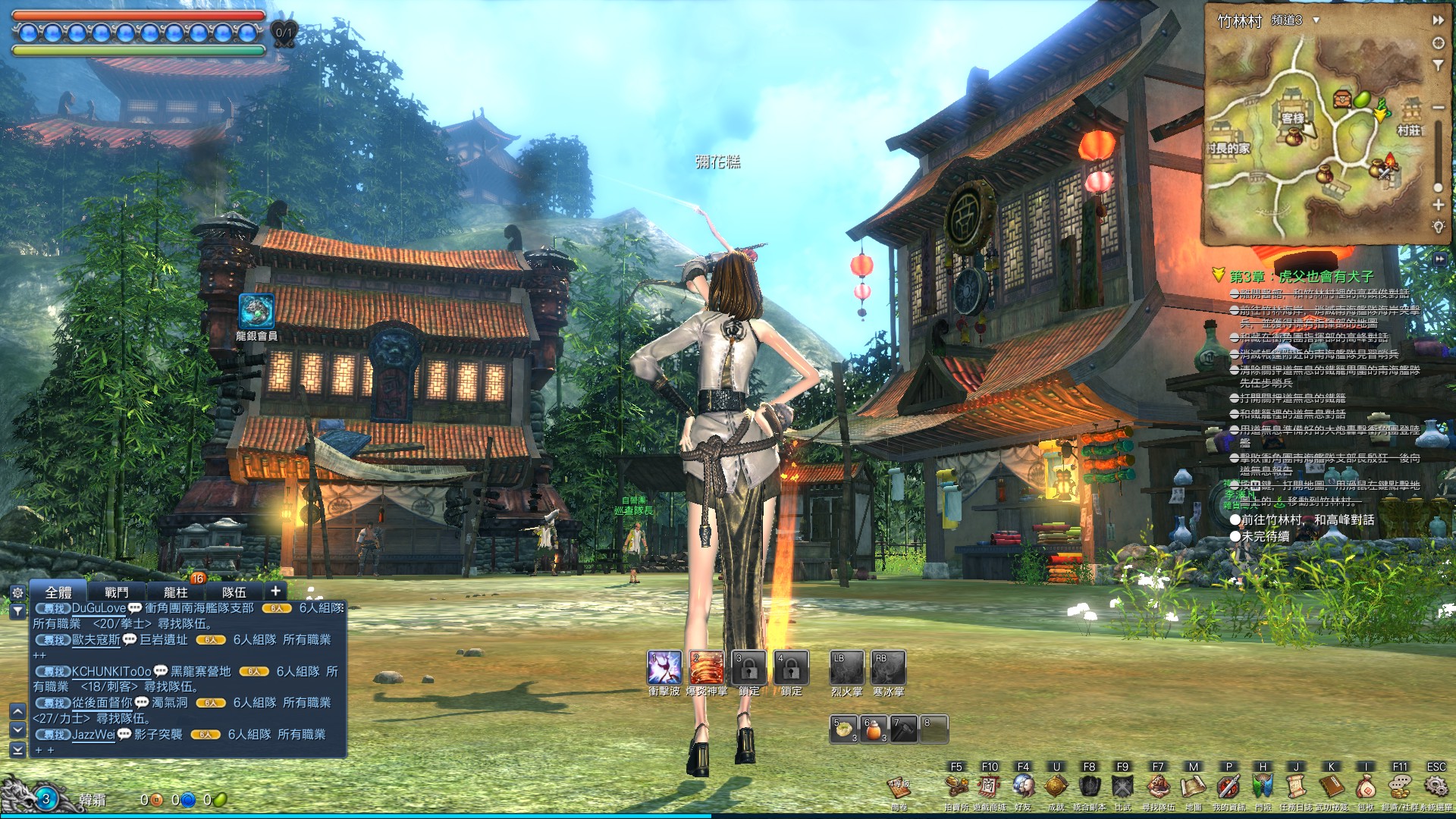The height and width of the screenshot is (819, 1456).
Task: Jump chat to the latest message
Action: coord(17,750)
